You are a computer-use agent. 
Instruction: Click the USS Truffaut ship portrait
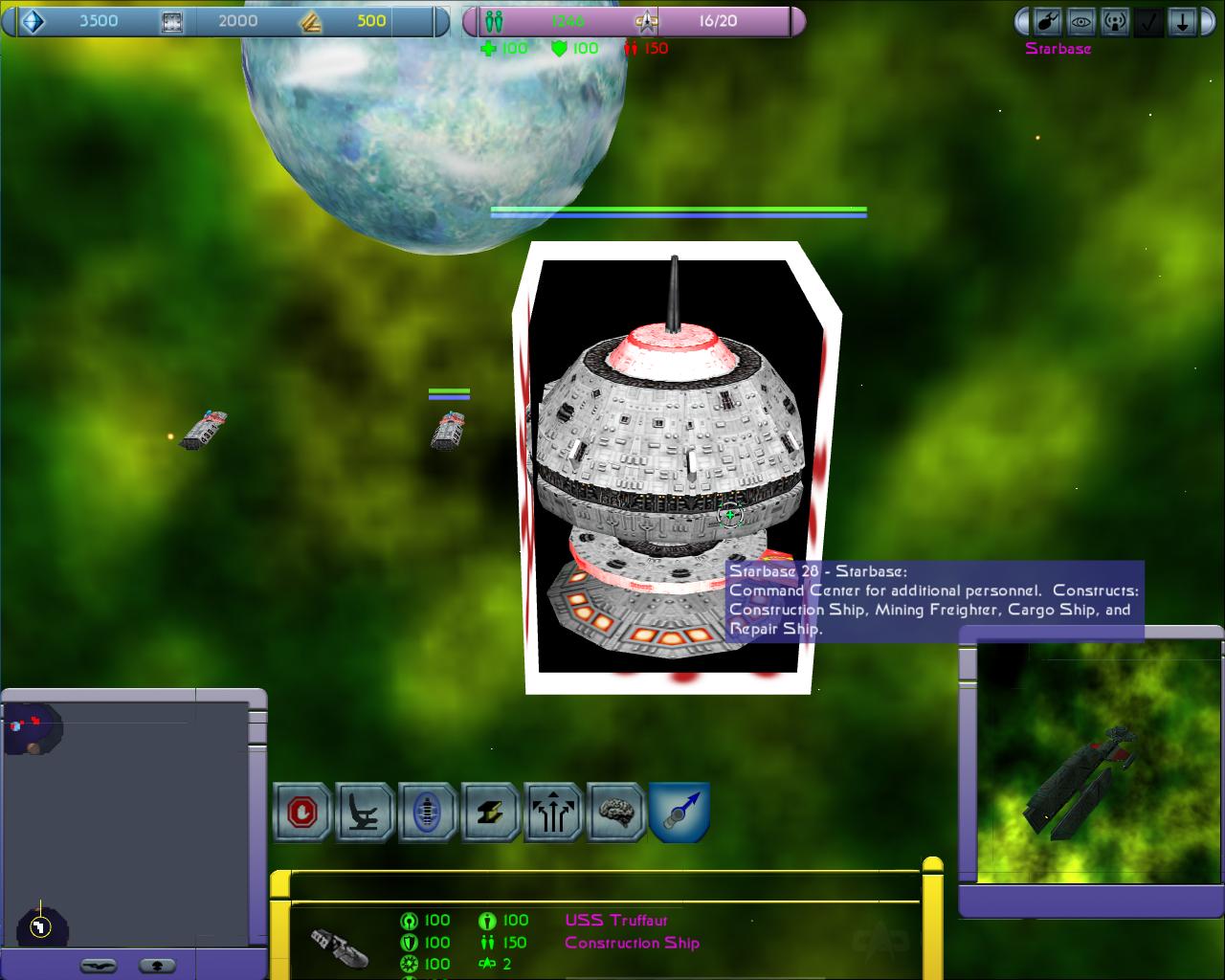[x=340, y=945]
